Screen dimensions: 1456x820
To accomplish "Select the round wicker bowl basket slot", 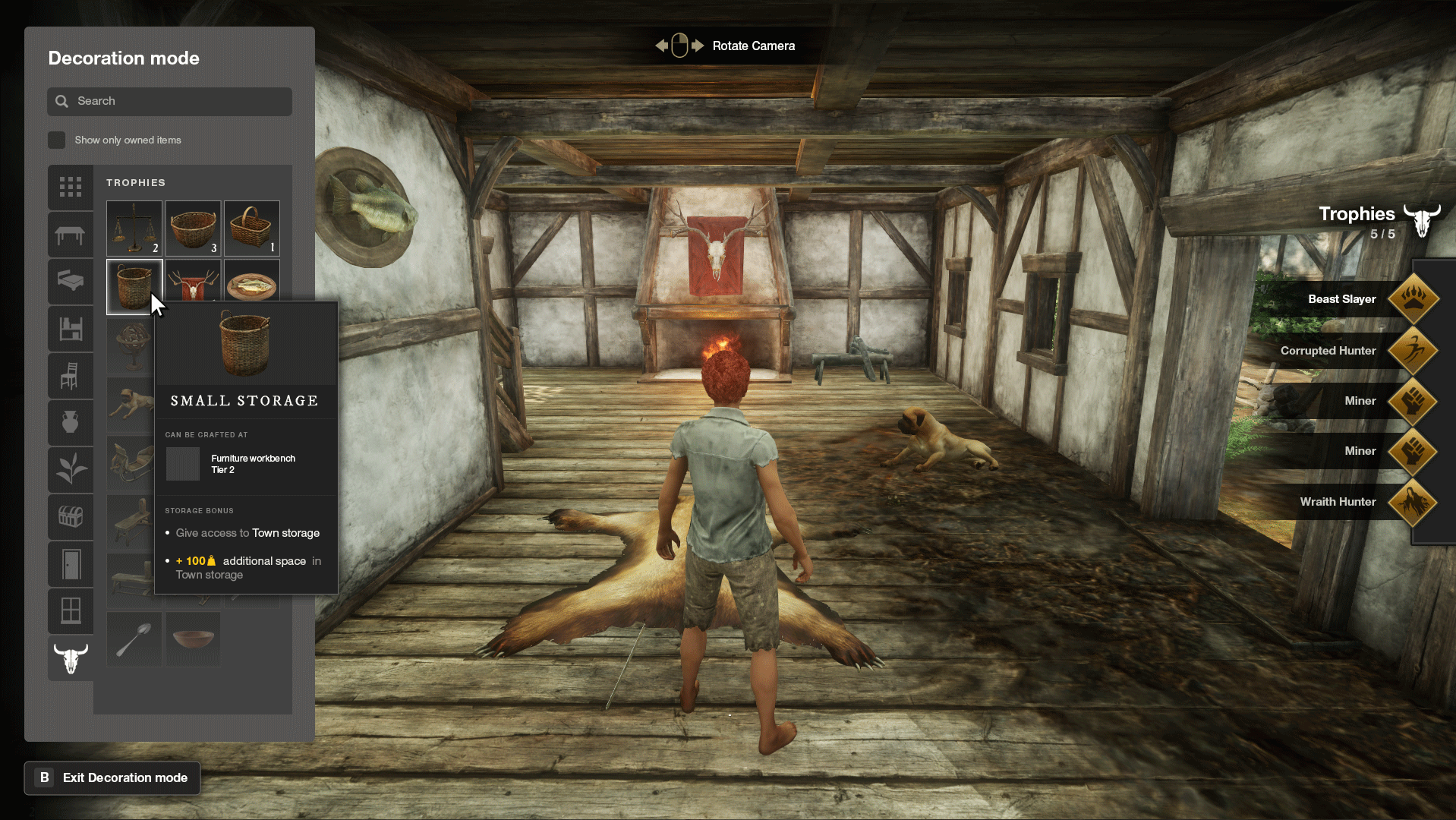I will pyautogui.click(x=193, y=228).
